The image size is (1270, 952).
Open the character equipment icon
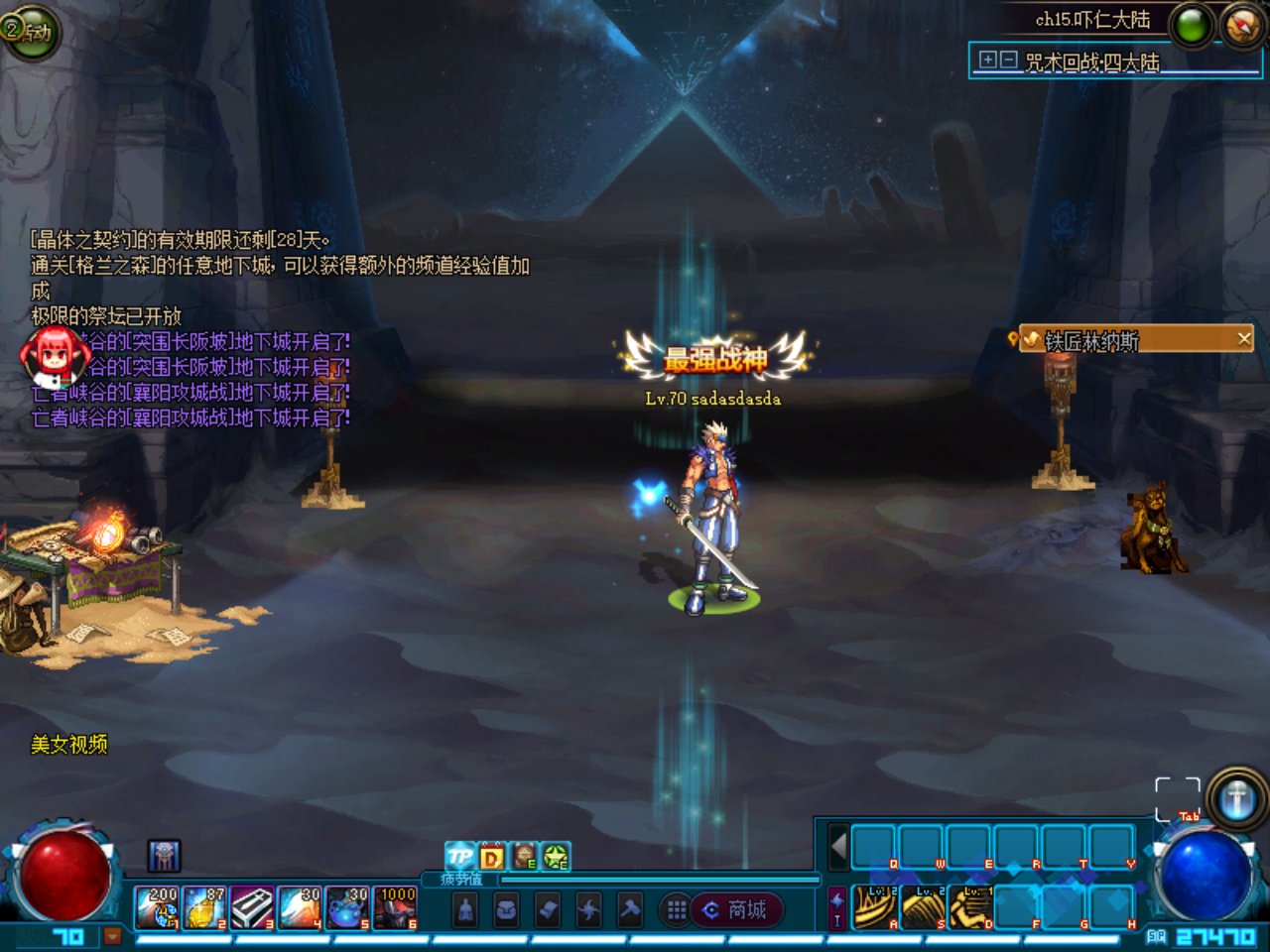tap(466, 911)
